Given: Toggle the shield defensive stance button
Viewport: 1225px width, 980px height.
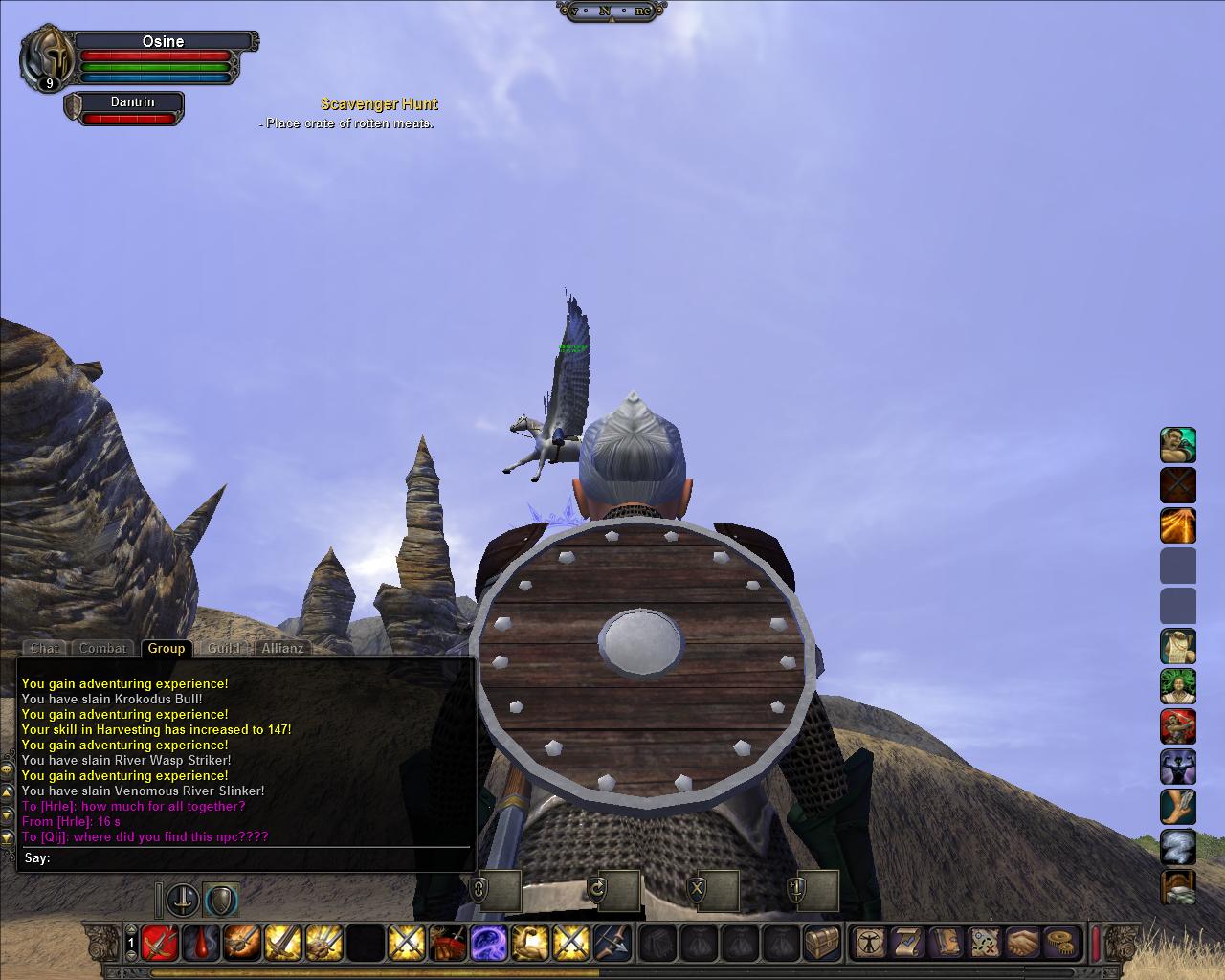Looking at the screenshot, I should (x=221, y=900).
